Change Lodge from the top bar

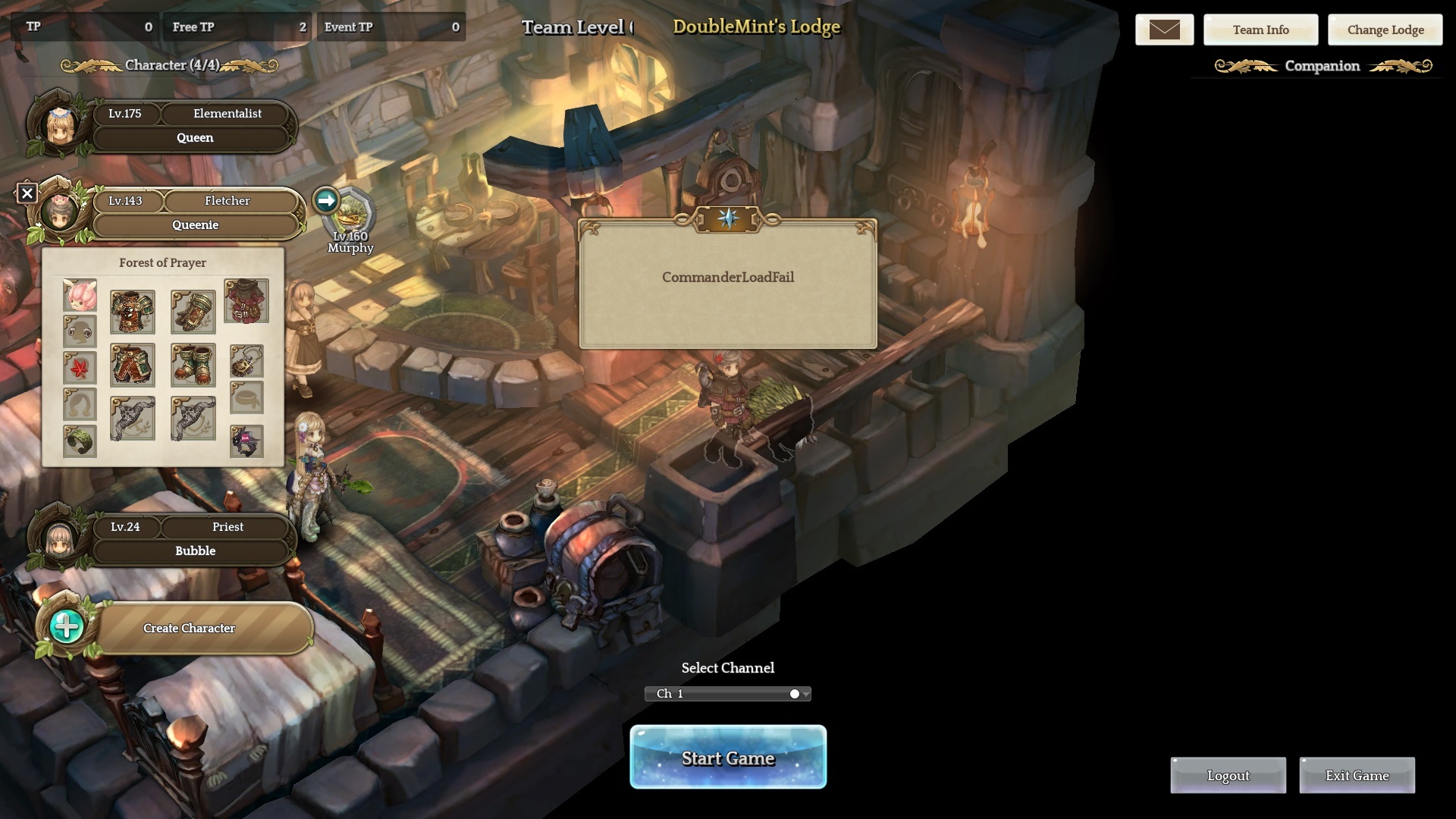[x=1385, y=30]
